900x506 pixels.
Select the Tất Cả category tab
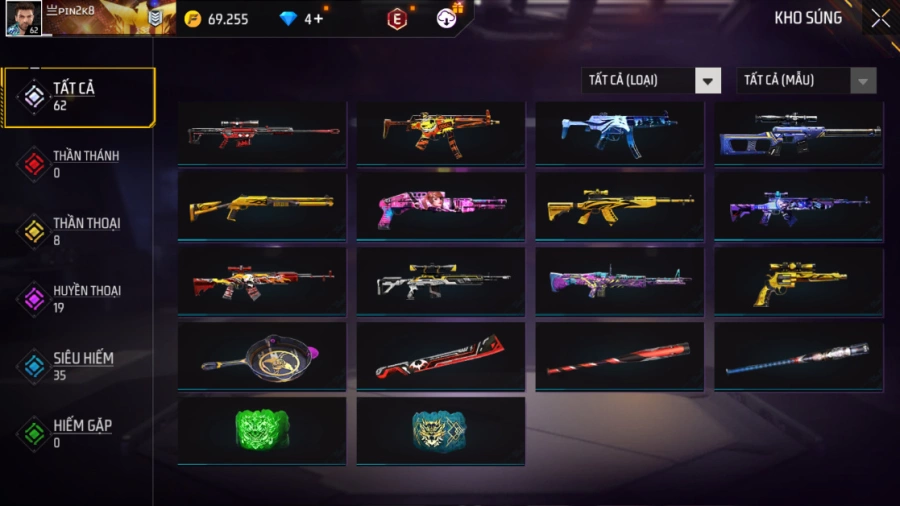point(78,97)
